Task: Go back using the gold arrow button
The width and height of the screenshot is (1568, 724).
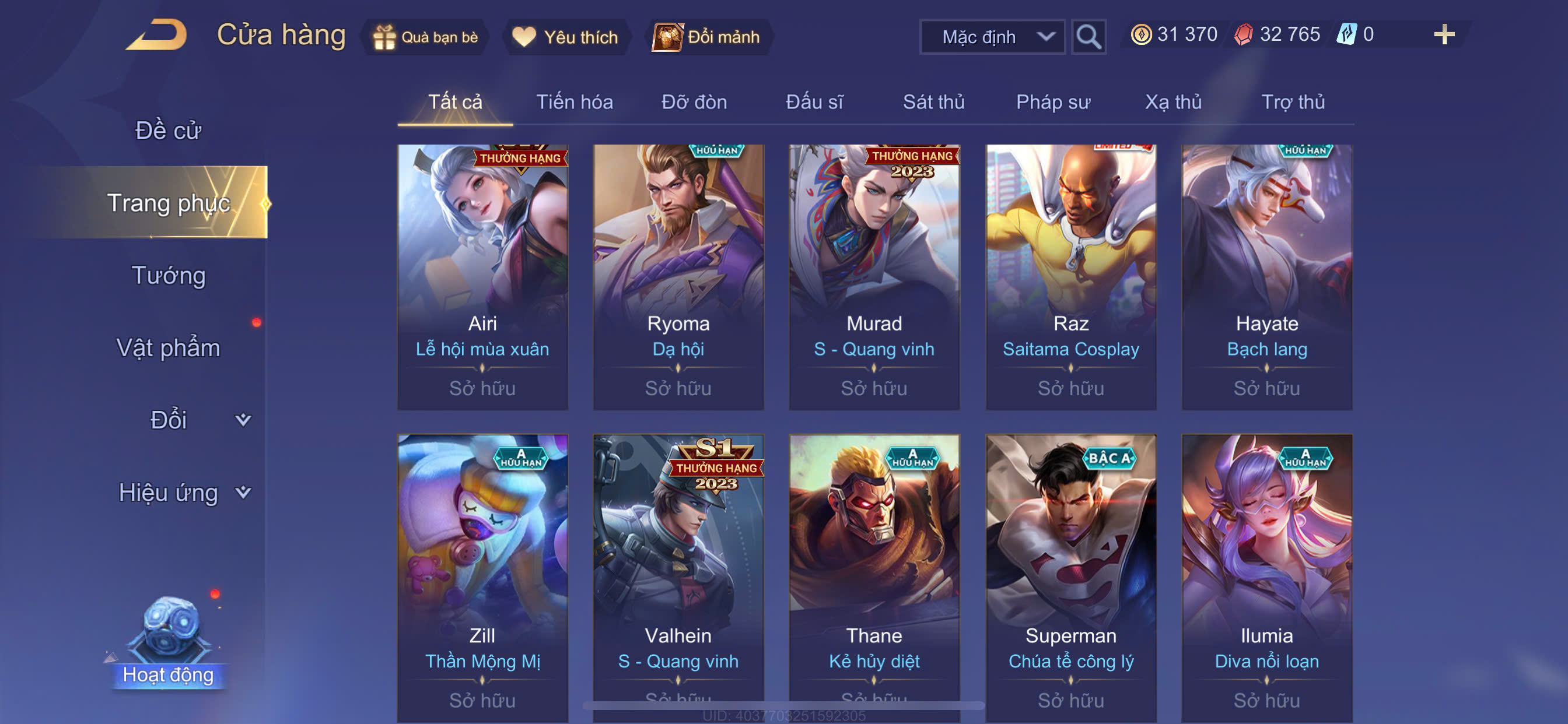Action: coord(157,36)
